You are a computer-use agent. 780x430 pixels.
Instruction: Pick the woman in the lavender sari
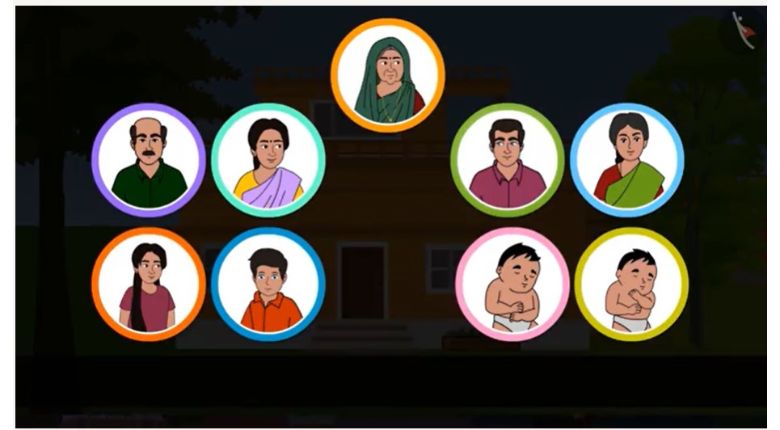[x=268, y=160]
